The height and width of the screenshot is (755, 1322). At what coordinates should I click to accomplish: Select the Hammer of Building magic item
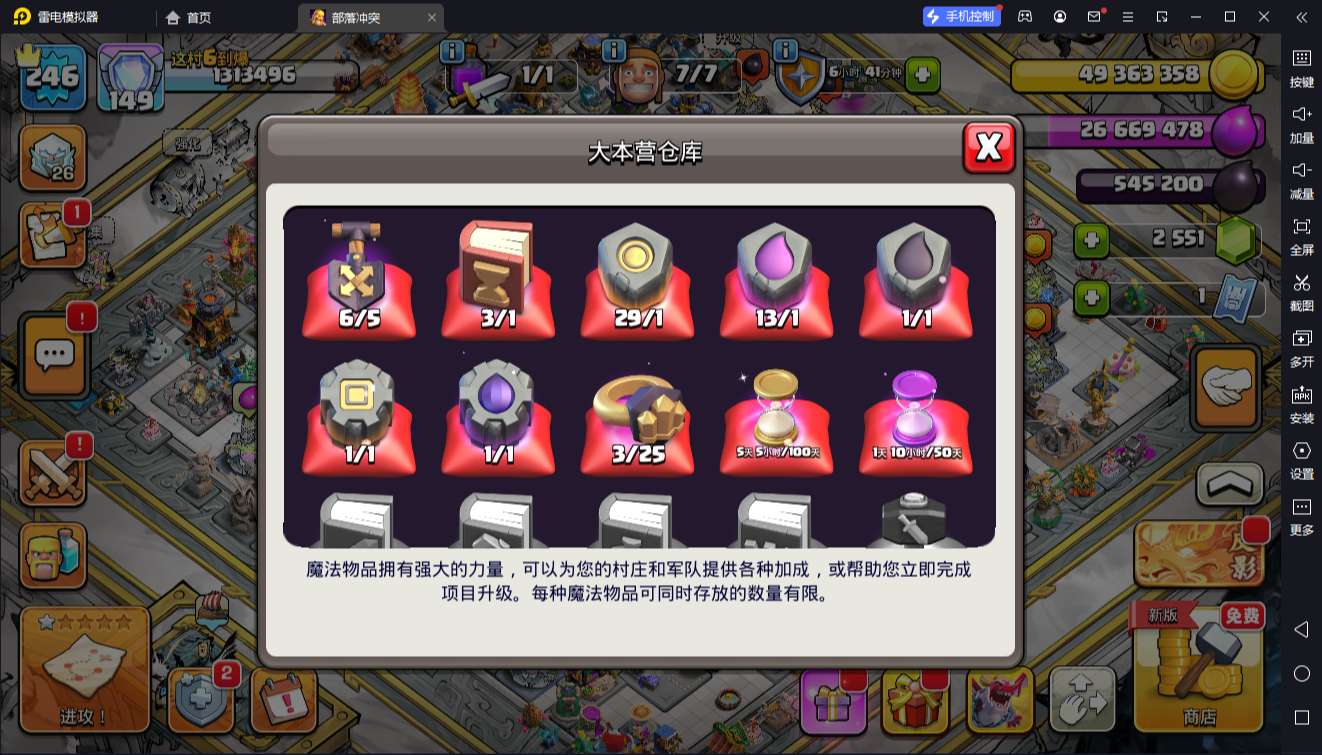(x=359, y=275)
